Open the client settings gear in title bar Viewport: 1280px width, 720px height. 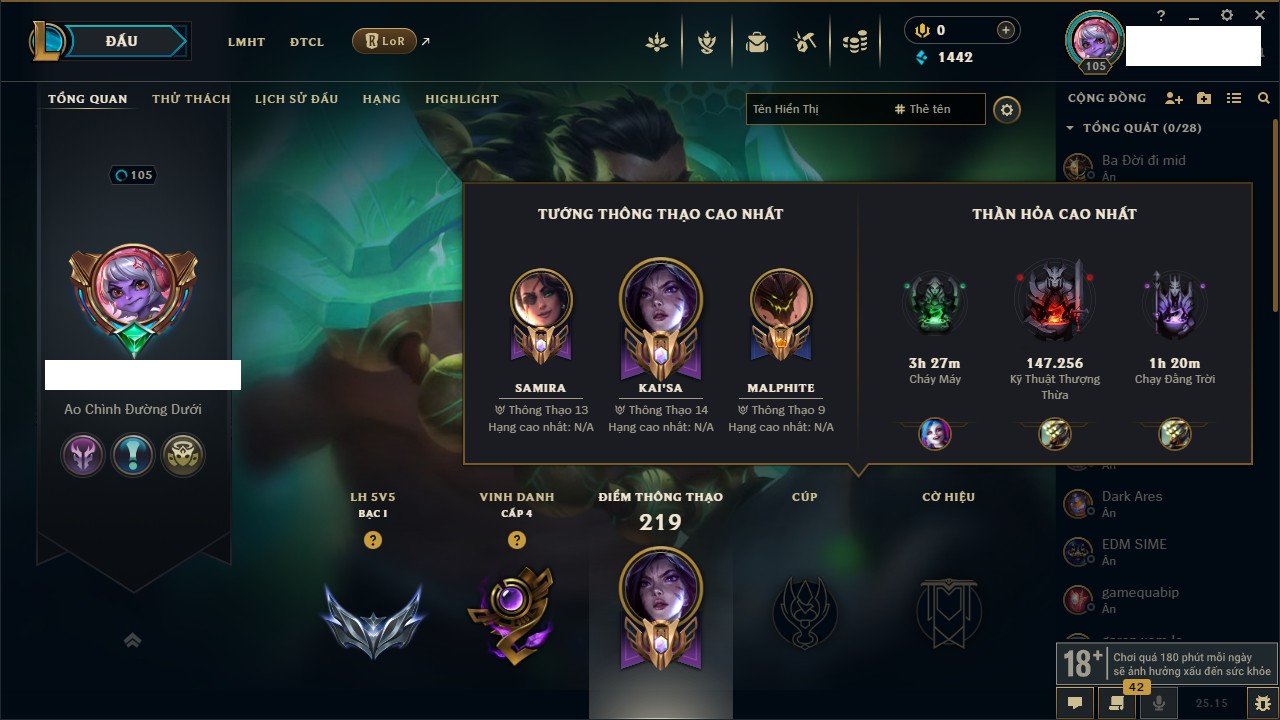tap(1227, 15)
